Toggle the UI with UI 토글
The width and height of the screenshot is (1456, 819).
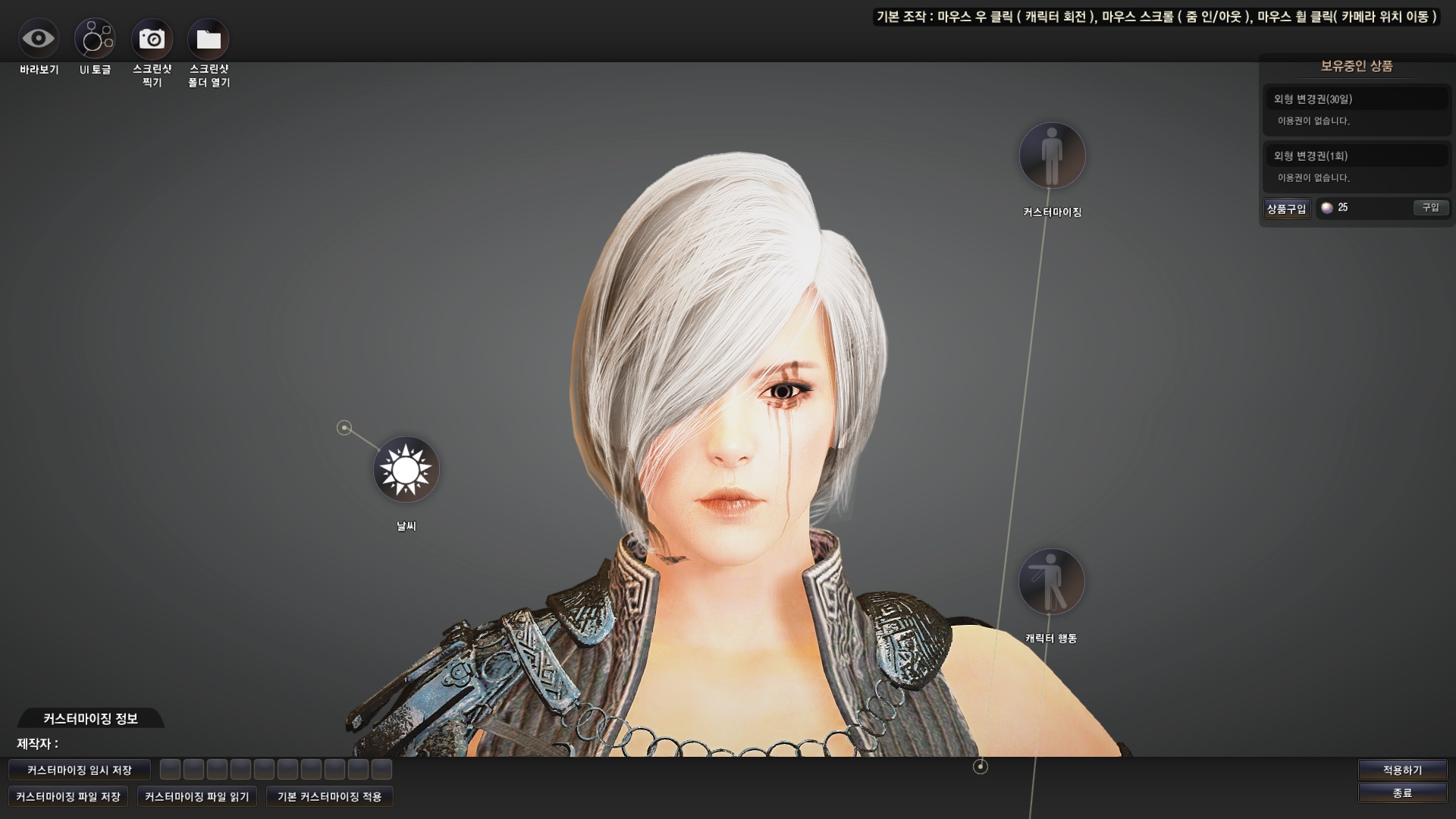click(95, 39)
